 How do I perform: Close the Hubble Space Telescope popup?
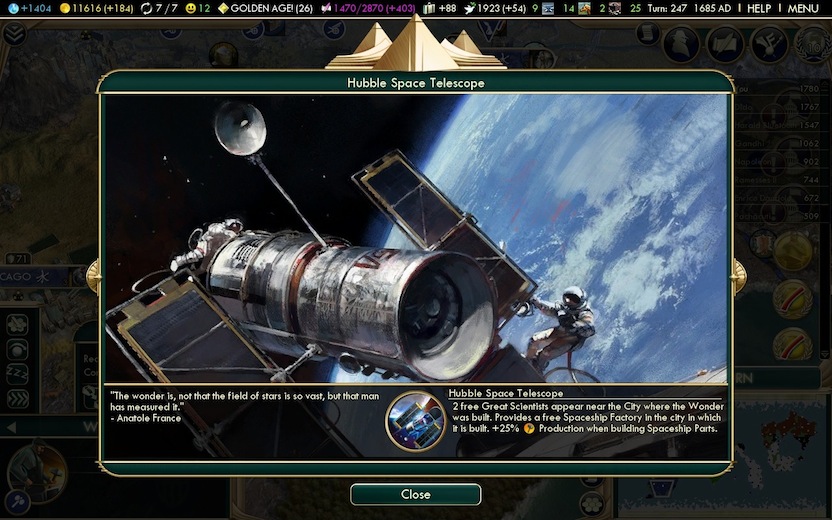pos(415,494)
